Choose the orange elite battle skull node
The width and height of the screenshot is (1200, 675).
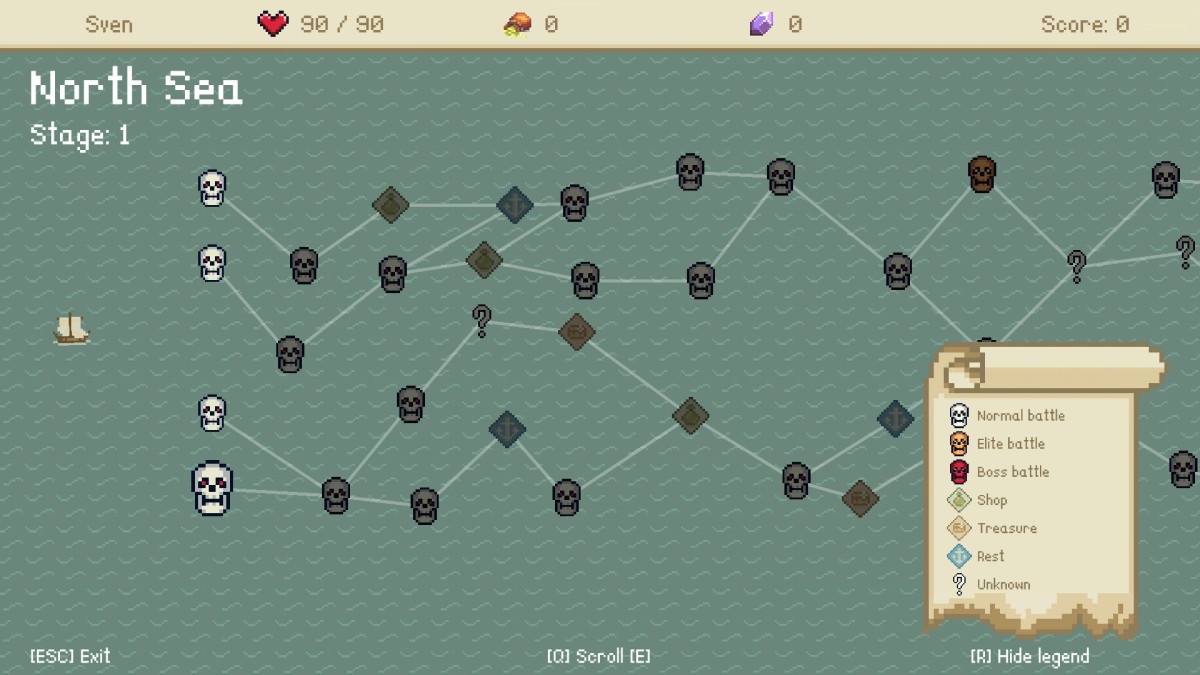pyautogui.click(x=982, y=174)
